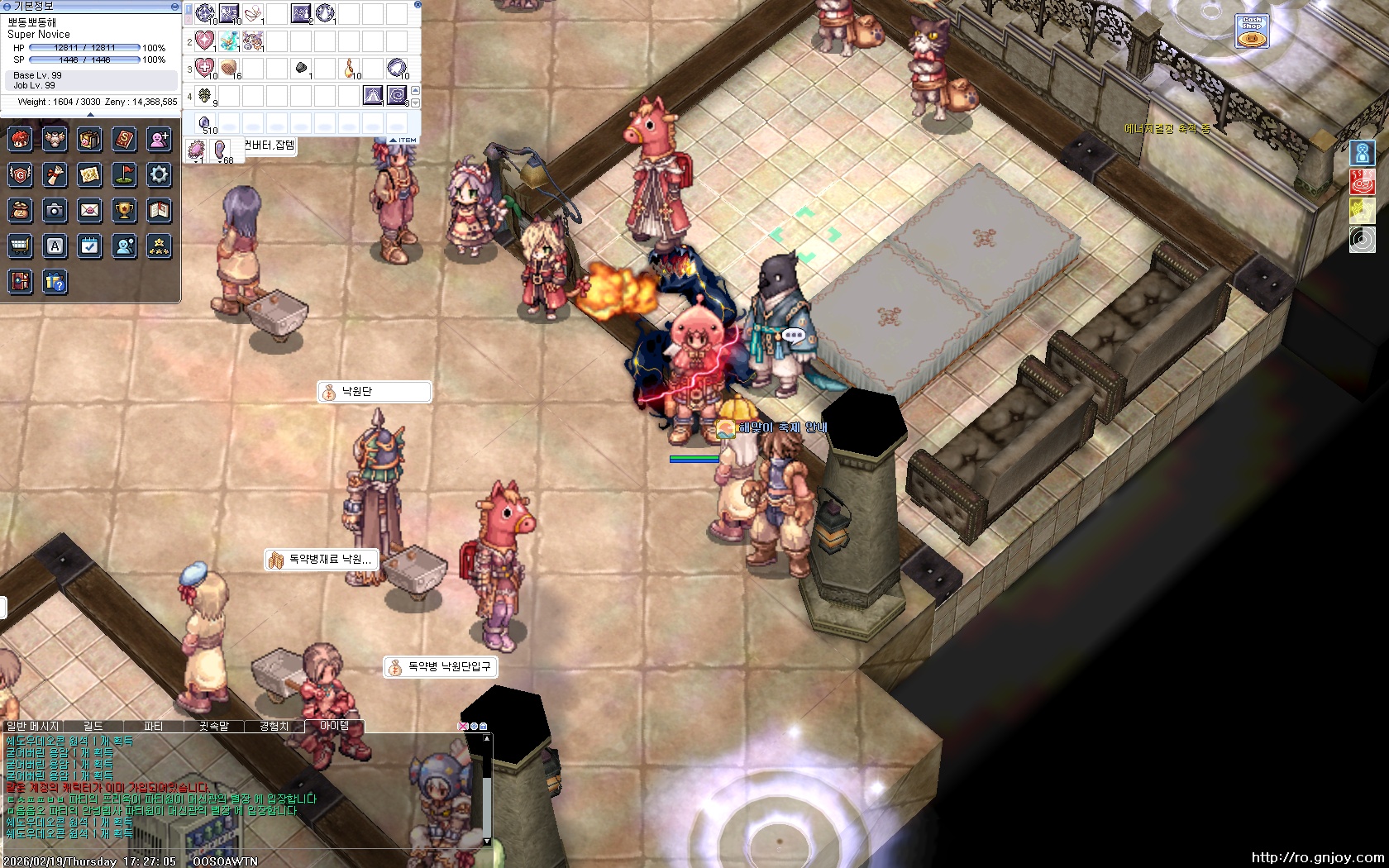Screen dimensions: 1389x868
Task: Open the guild shield icon
Action: 21,174
